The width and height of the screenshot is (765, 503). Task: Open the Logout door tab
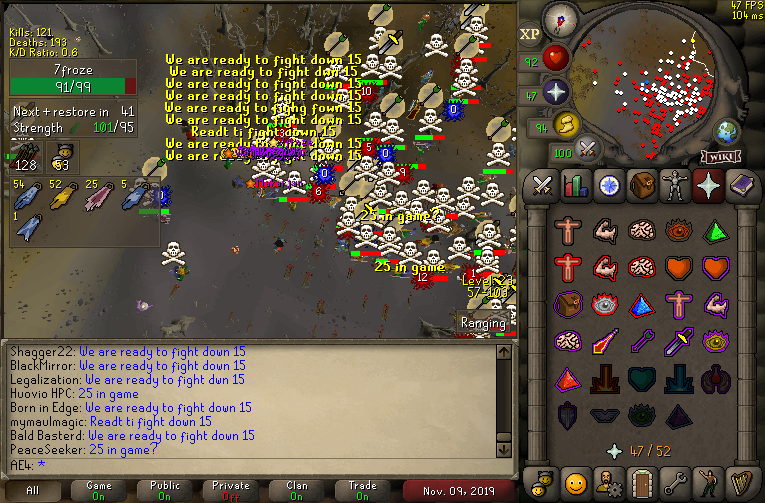(641, 483)
